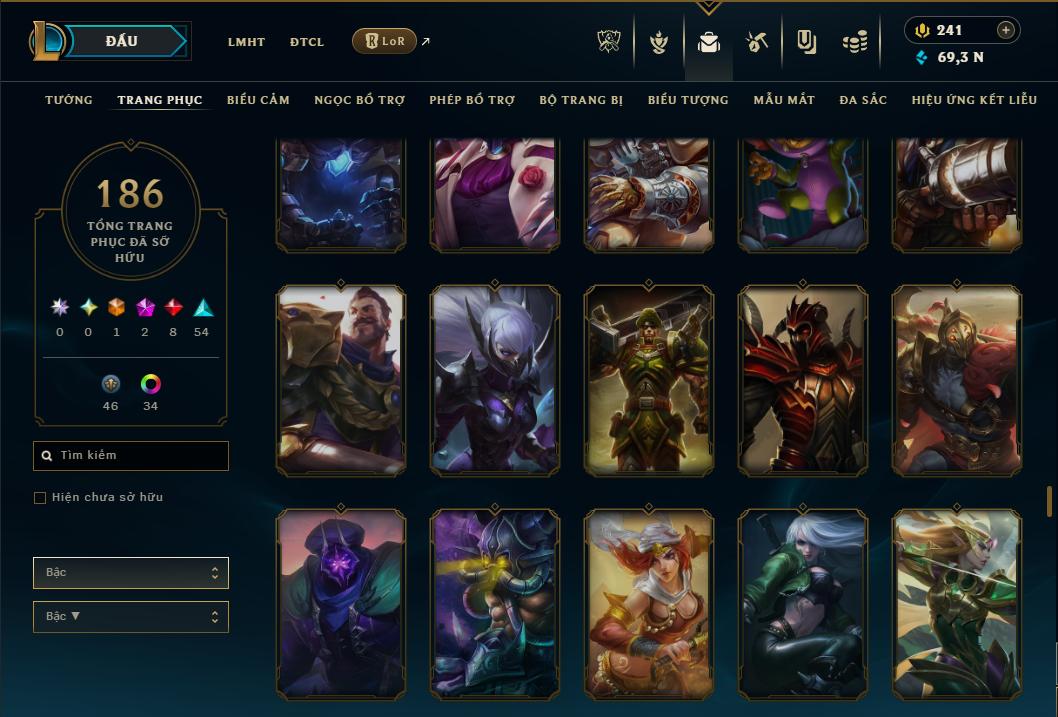Open the Bậc ▼ sort dropdown

pos(131,617)
